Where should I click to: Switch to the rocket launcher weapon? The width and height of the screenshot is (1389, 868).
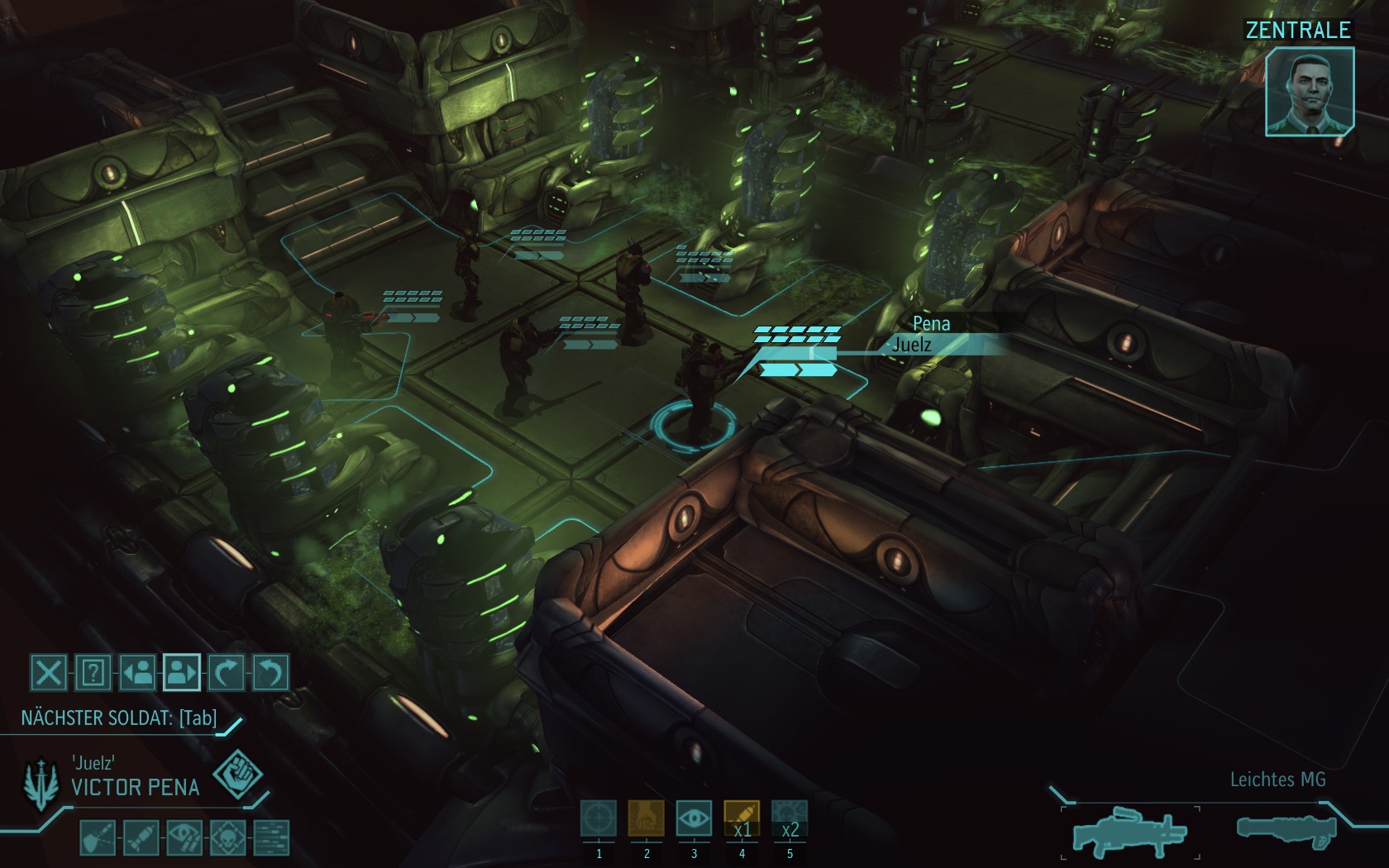coord(1286,829)
